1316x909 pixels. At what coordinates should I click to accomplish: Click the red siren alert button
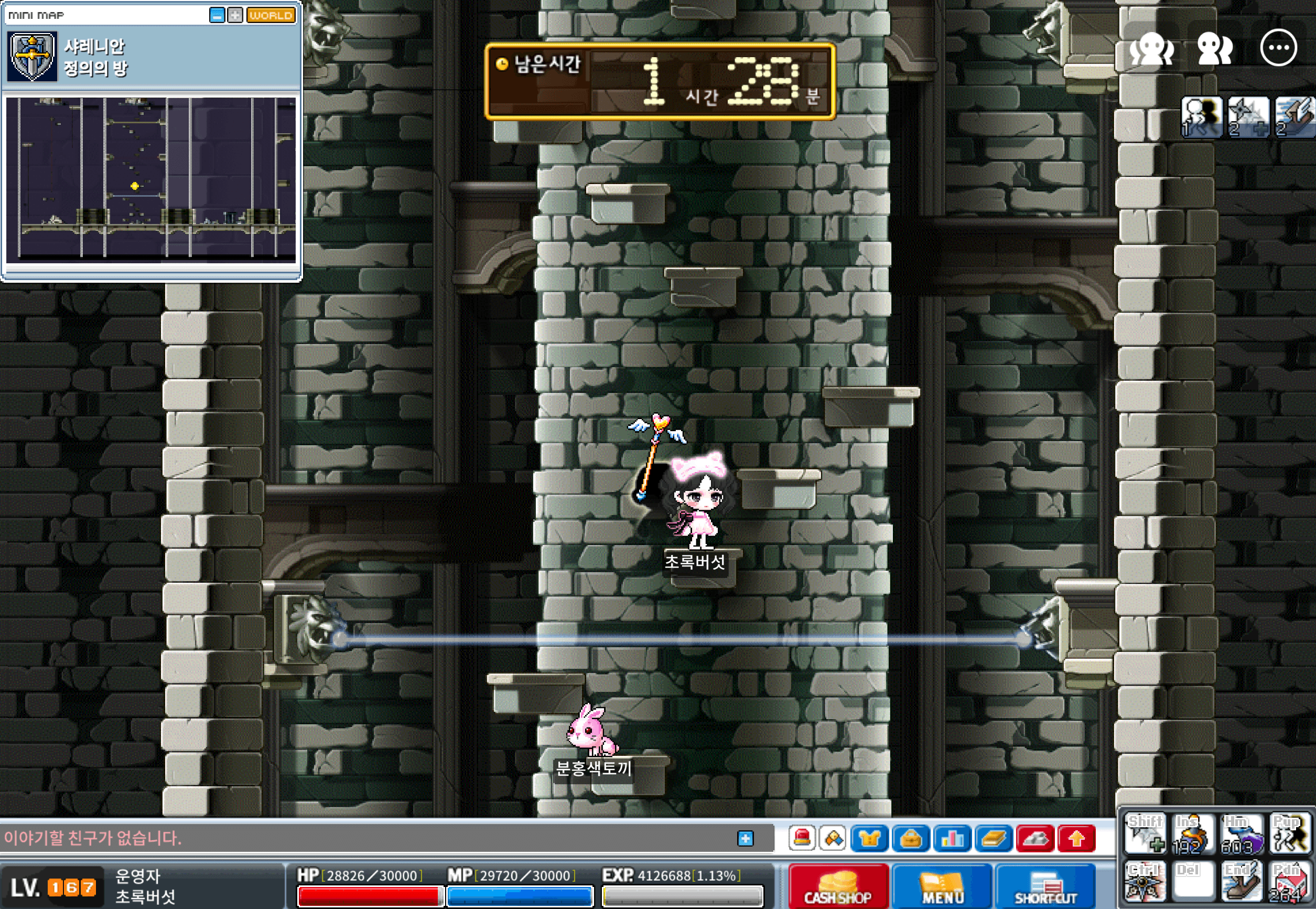802,838
